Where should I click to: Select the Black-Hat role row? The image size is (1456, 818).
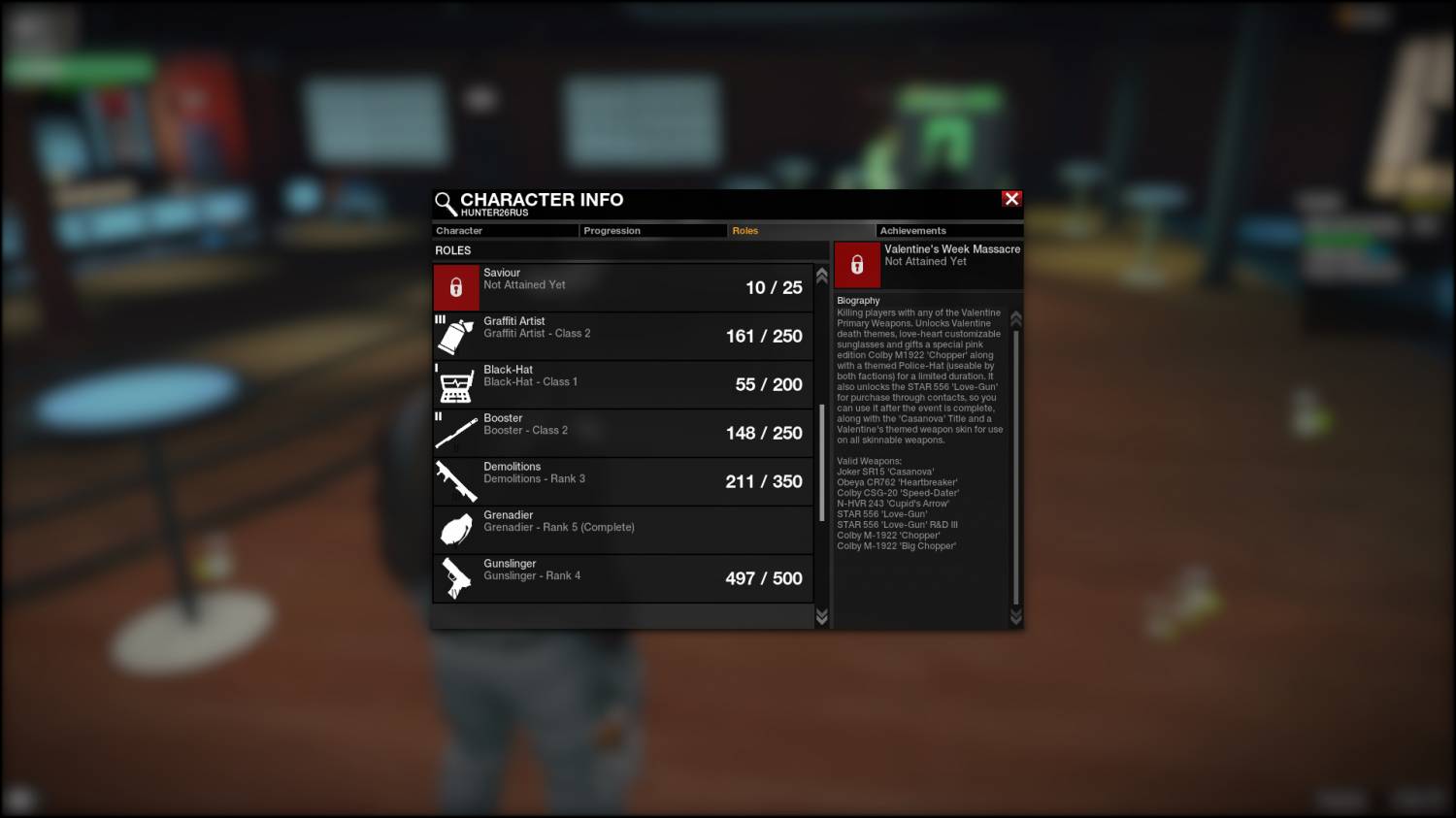(622, 384)
